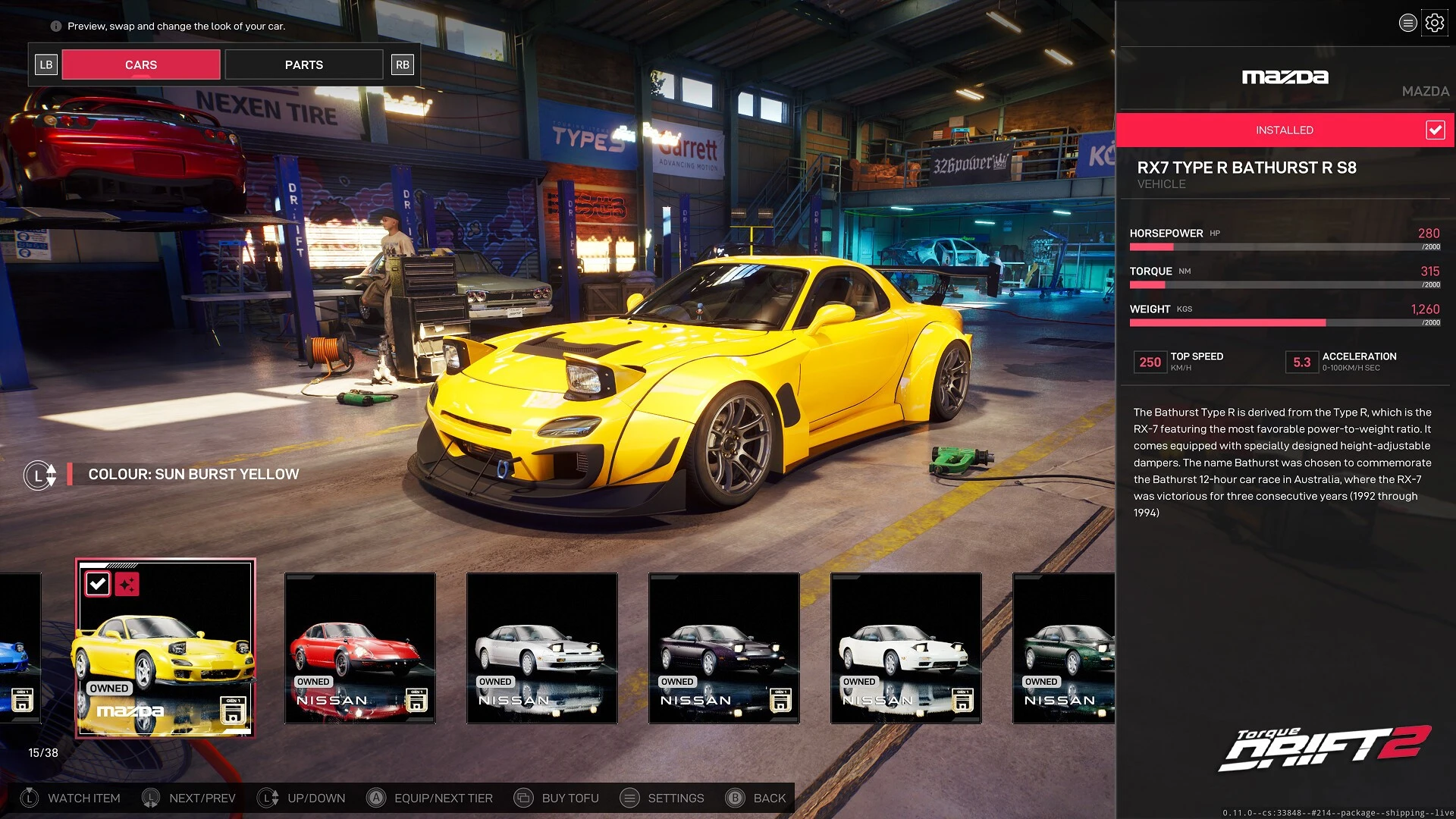The height and width of the screenshot is (819, 1456).
Task: Select the green Nissan car card
Action: pos(1063,648)
